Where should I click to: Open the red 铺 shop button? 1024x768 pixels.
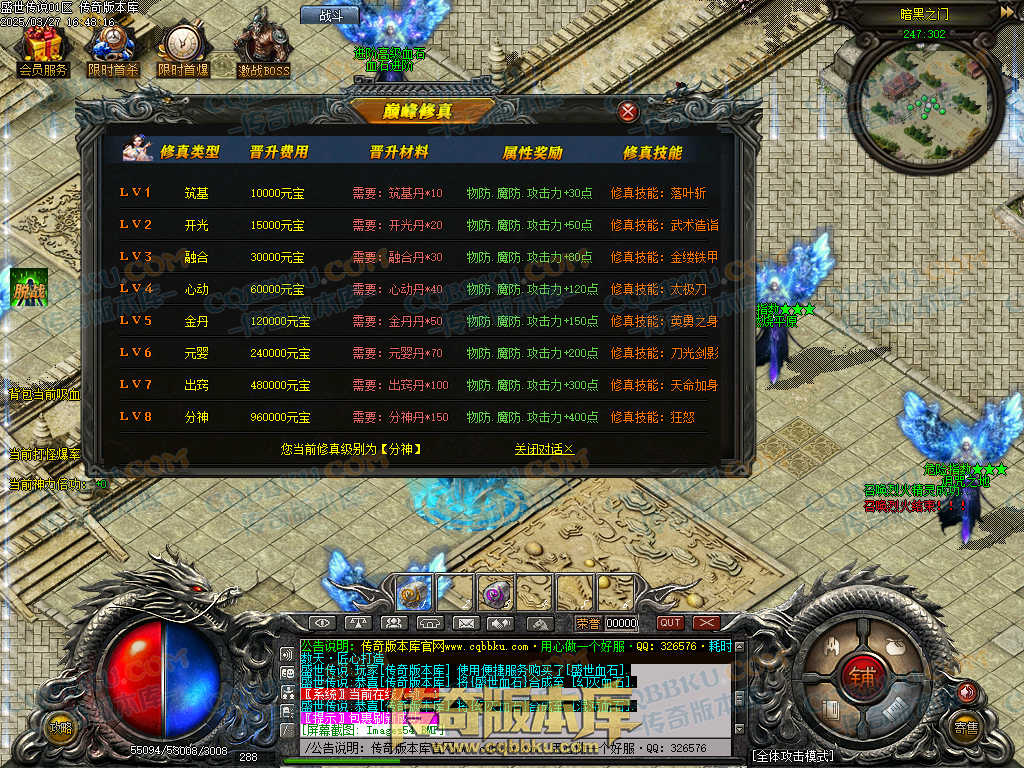click(x=862, y=675)
